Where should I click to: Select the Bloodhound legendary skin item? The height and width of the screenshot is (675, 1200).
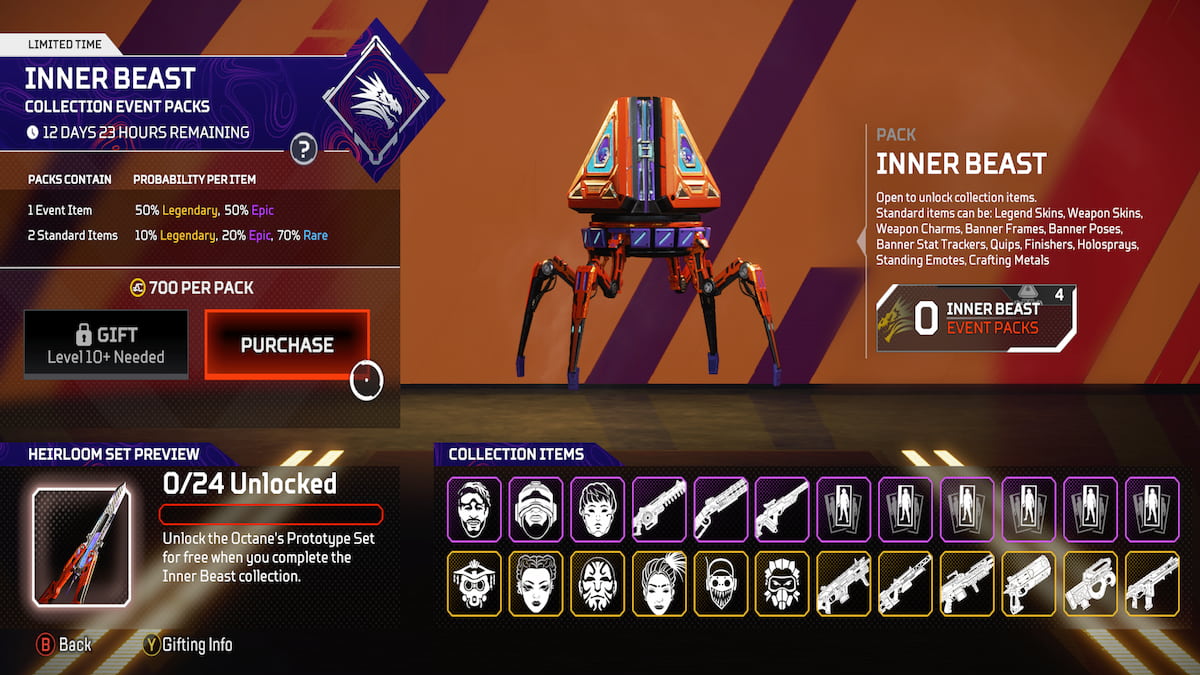782,584
